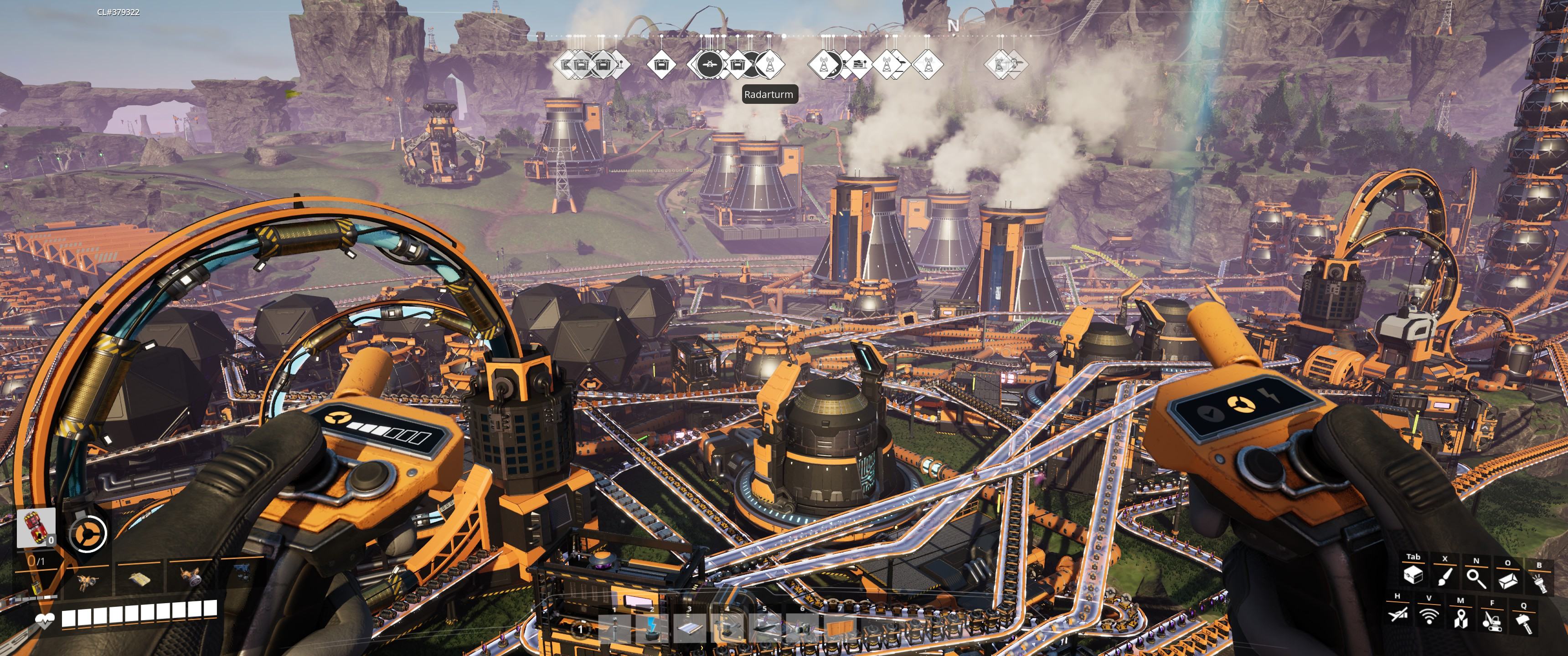The image size is (1568, 656).
Task: Activate the wireless signal scanner icon
Action: (x=1429, y=616)
